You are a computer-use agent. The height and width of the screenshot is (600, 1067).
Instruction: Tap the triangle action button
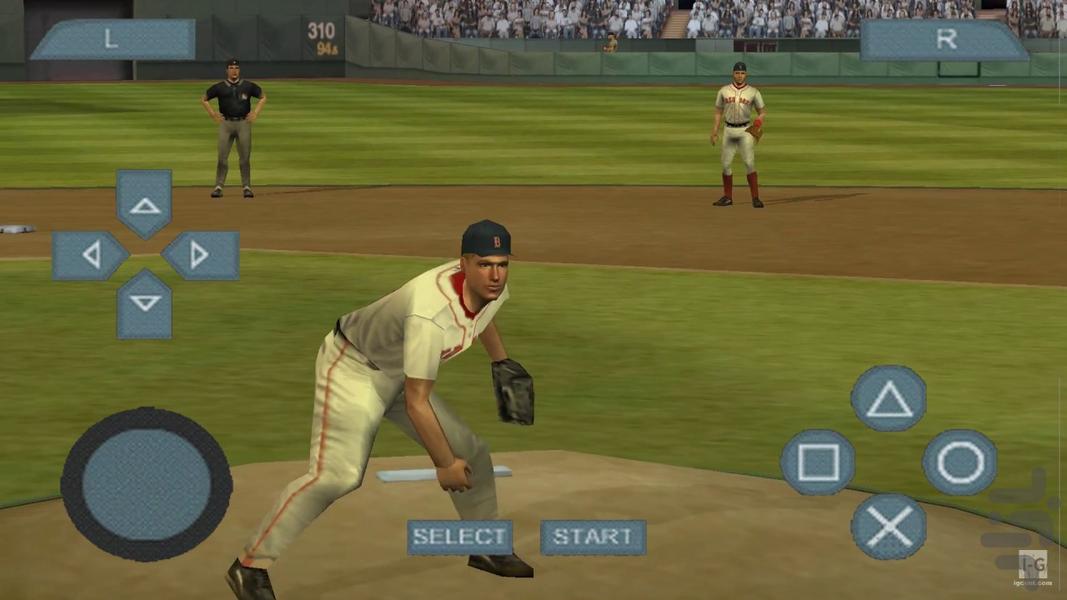click(888, 399)
